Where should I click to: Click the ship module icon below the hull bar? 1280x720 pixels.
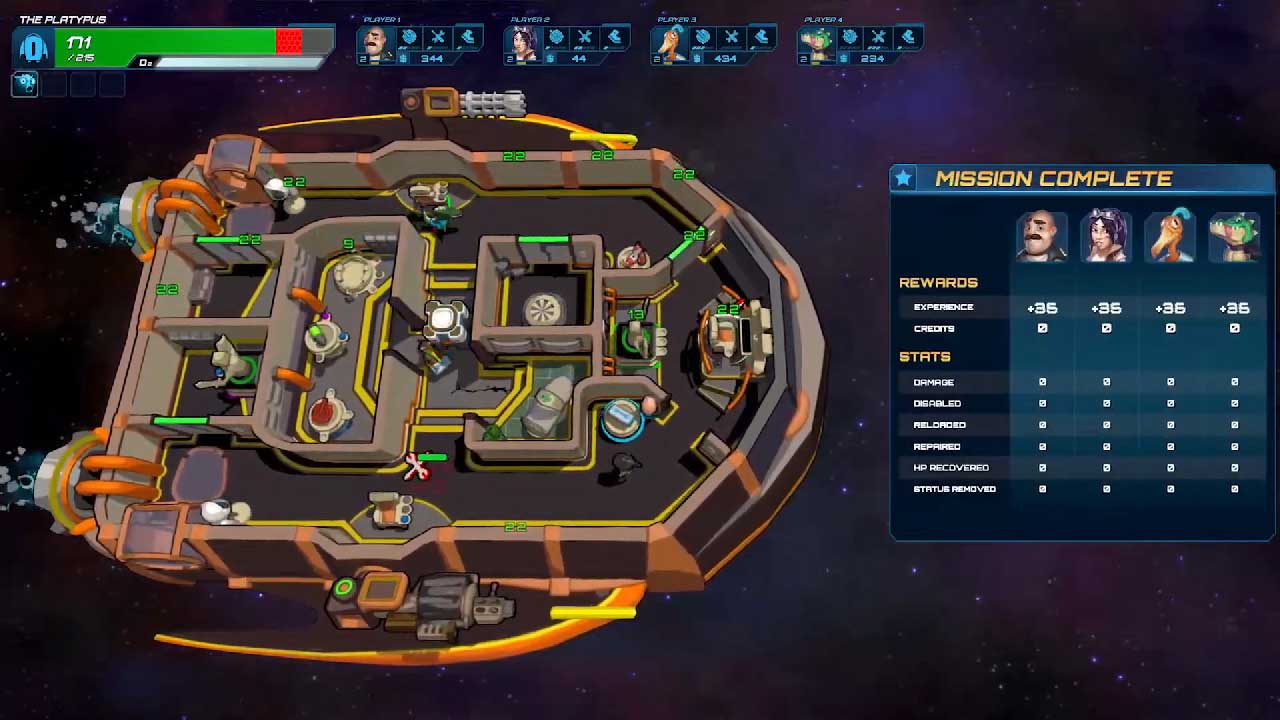[25, 84]
